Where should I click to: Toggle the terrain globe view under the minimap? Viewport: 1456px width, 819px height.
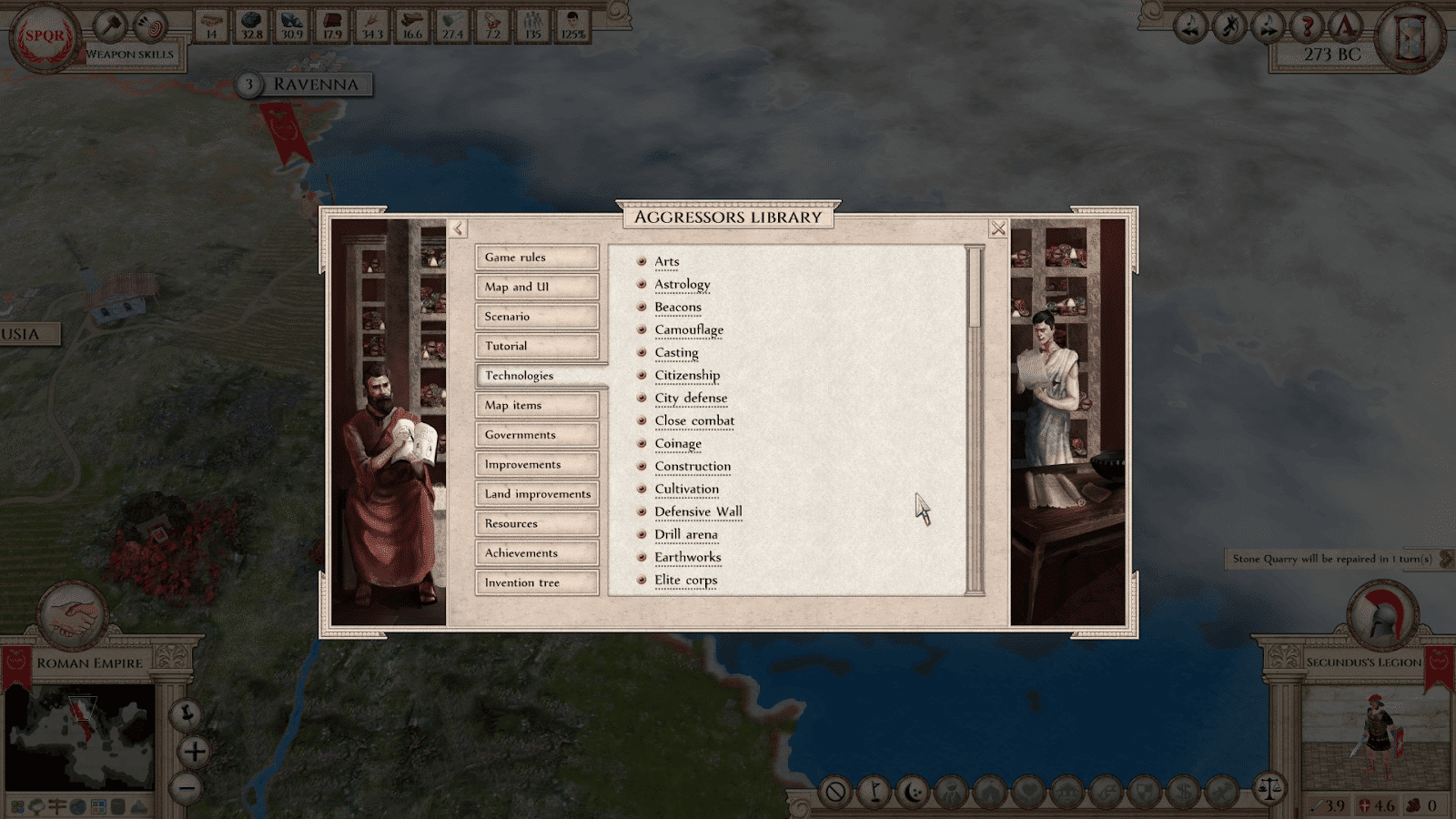pyautogui.click(x=77, y=806)
